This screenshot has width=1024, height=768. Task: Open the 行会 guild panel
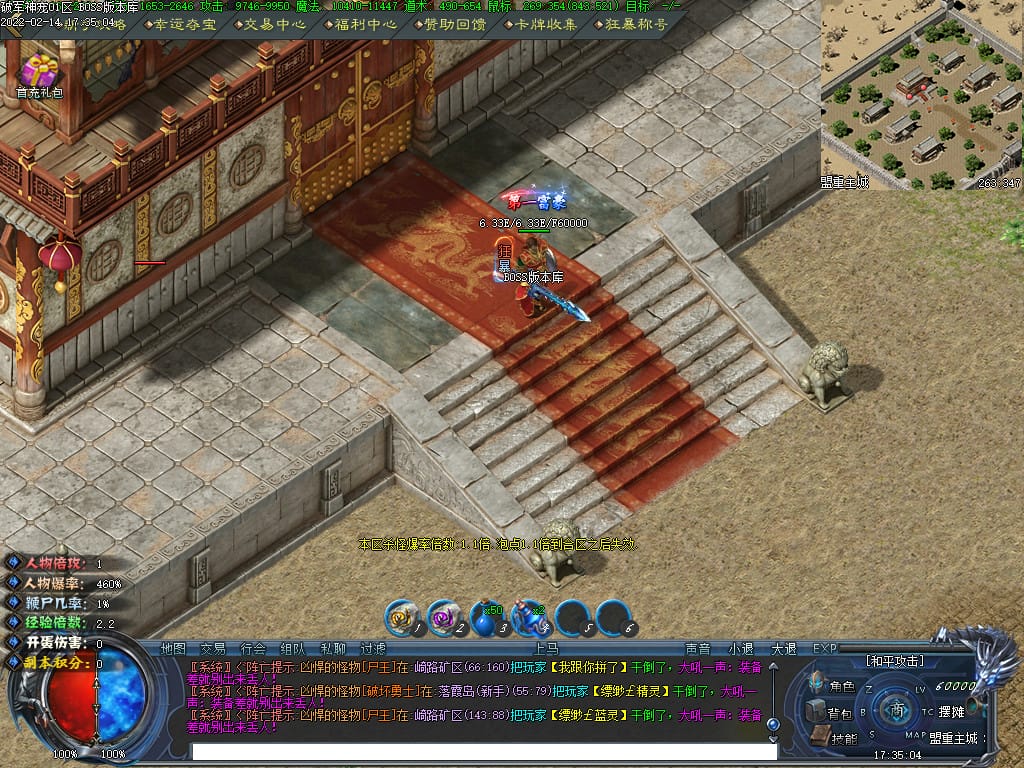tap(253, 648)
